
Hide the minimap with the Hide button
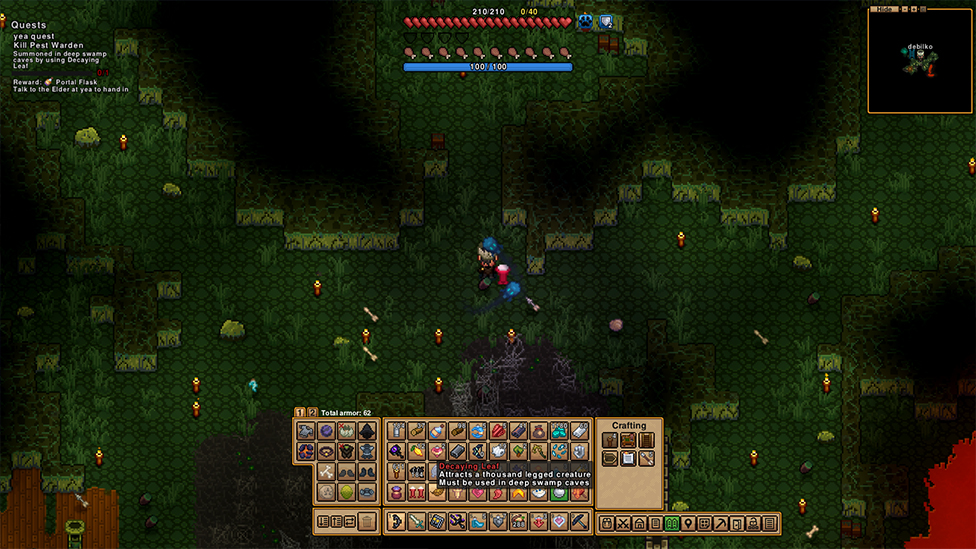(x=884, y=9)
